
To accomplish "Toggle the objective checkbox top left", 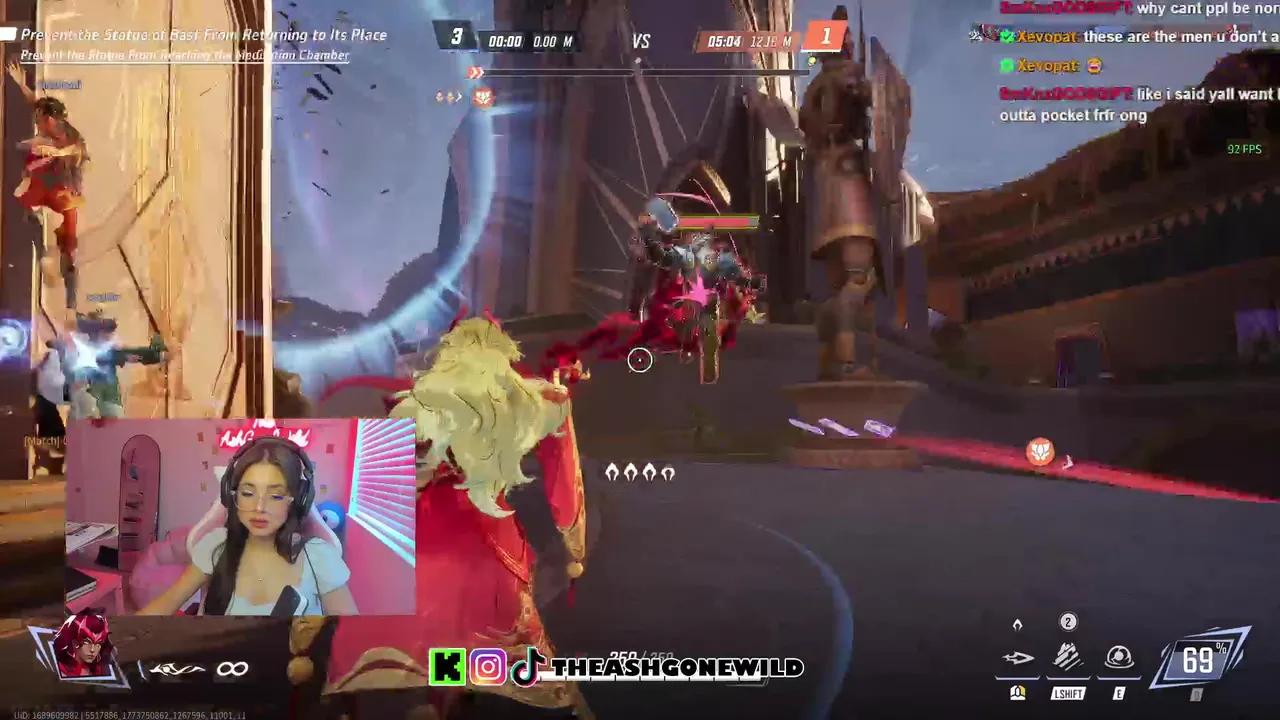I will 8,34.
